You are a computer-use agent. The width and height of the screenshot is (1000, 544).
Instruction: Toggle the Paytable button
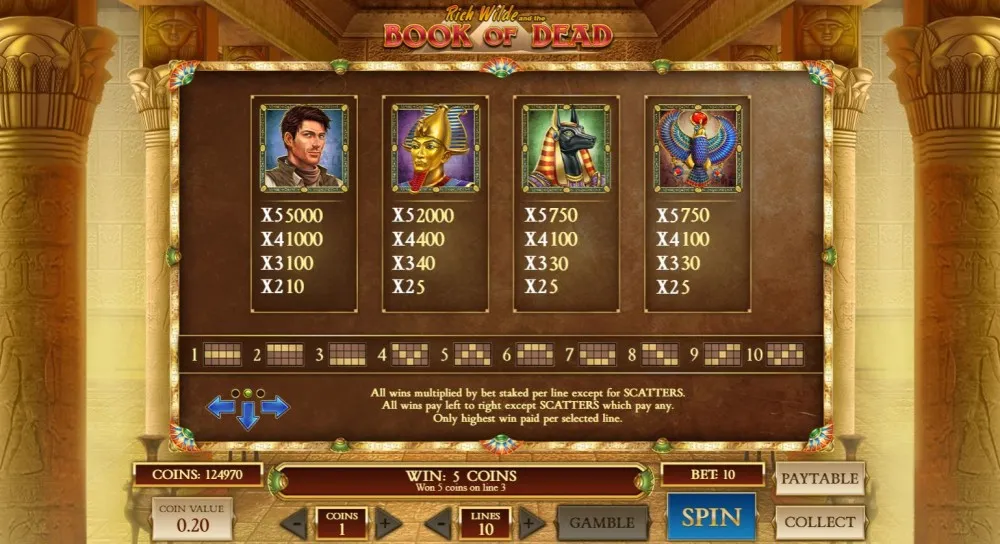(819, 478)
